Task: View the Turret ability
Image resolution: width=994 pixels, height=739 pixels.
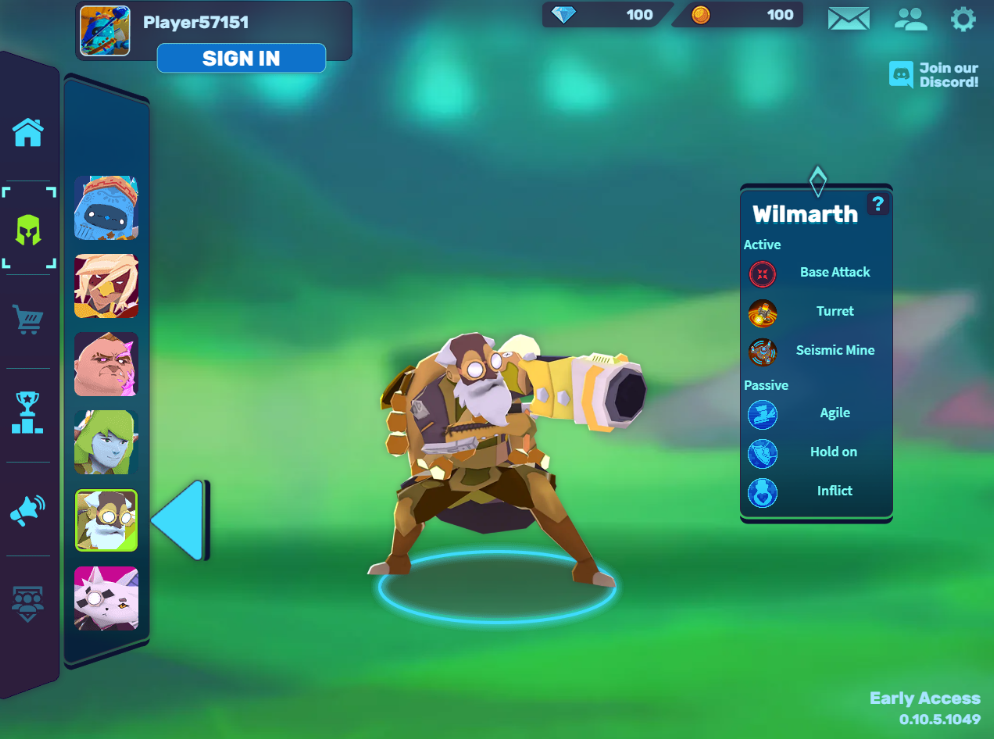Action: [x=834, y=311]
